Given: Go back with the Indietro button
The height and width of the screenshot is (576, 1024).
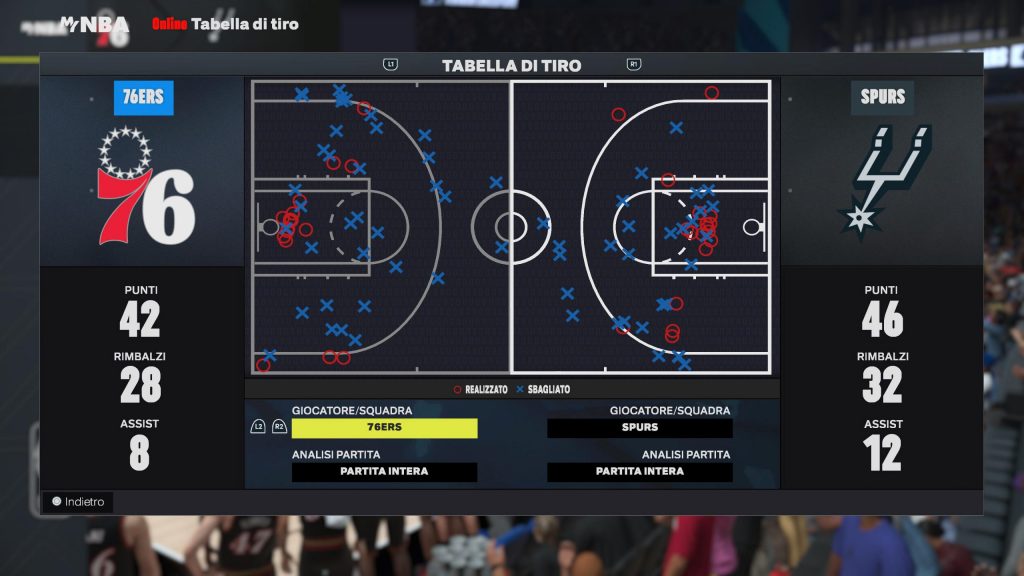Looking at the screenshot, I should (x=78, y=502).
